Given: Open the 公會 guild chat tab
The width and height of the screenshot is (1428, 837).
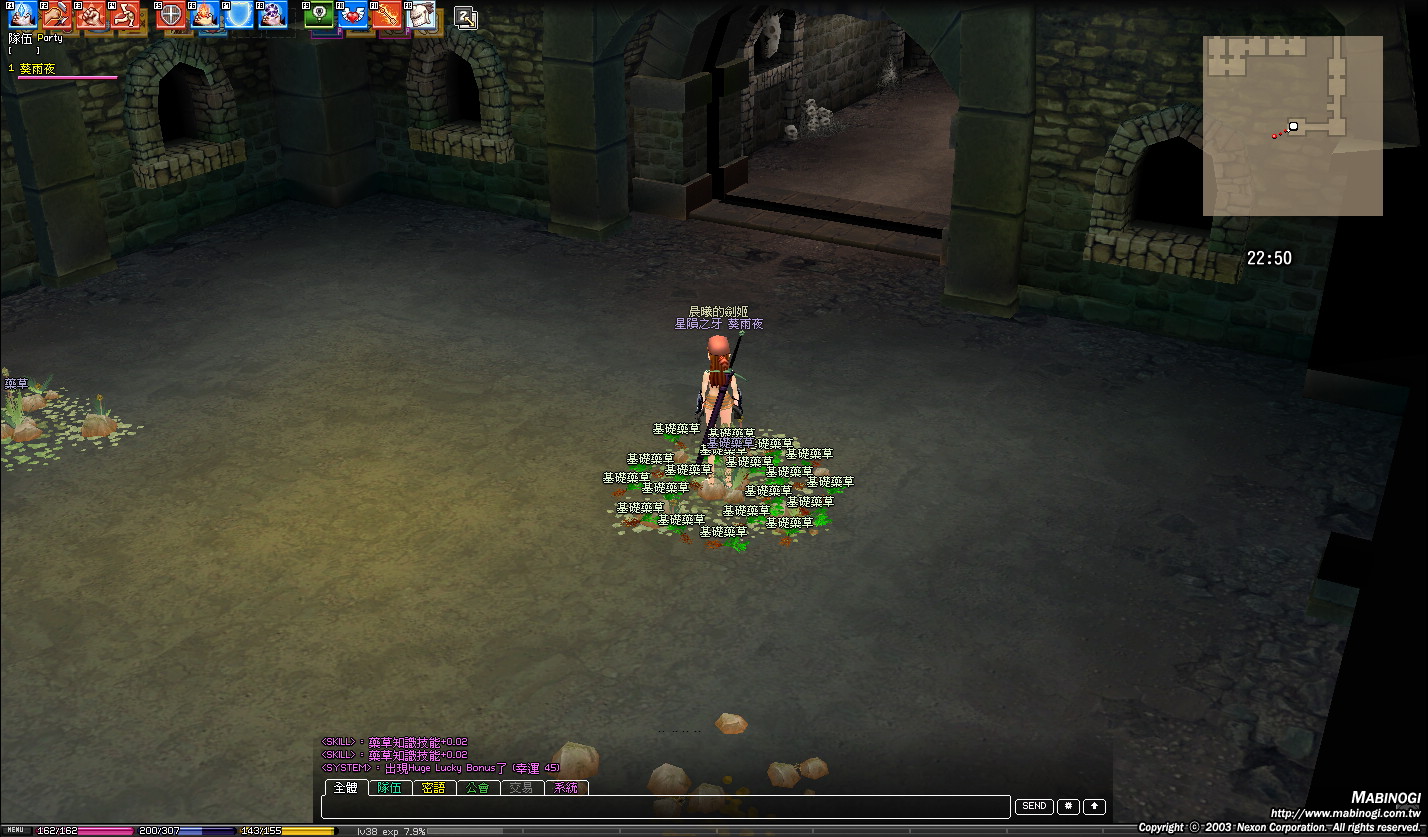Looking at the screenshot, I should pos(477,788).
